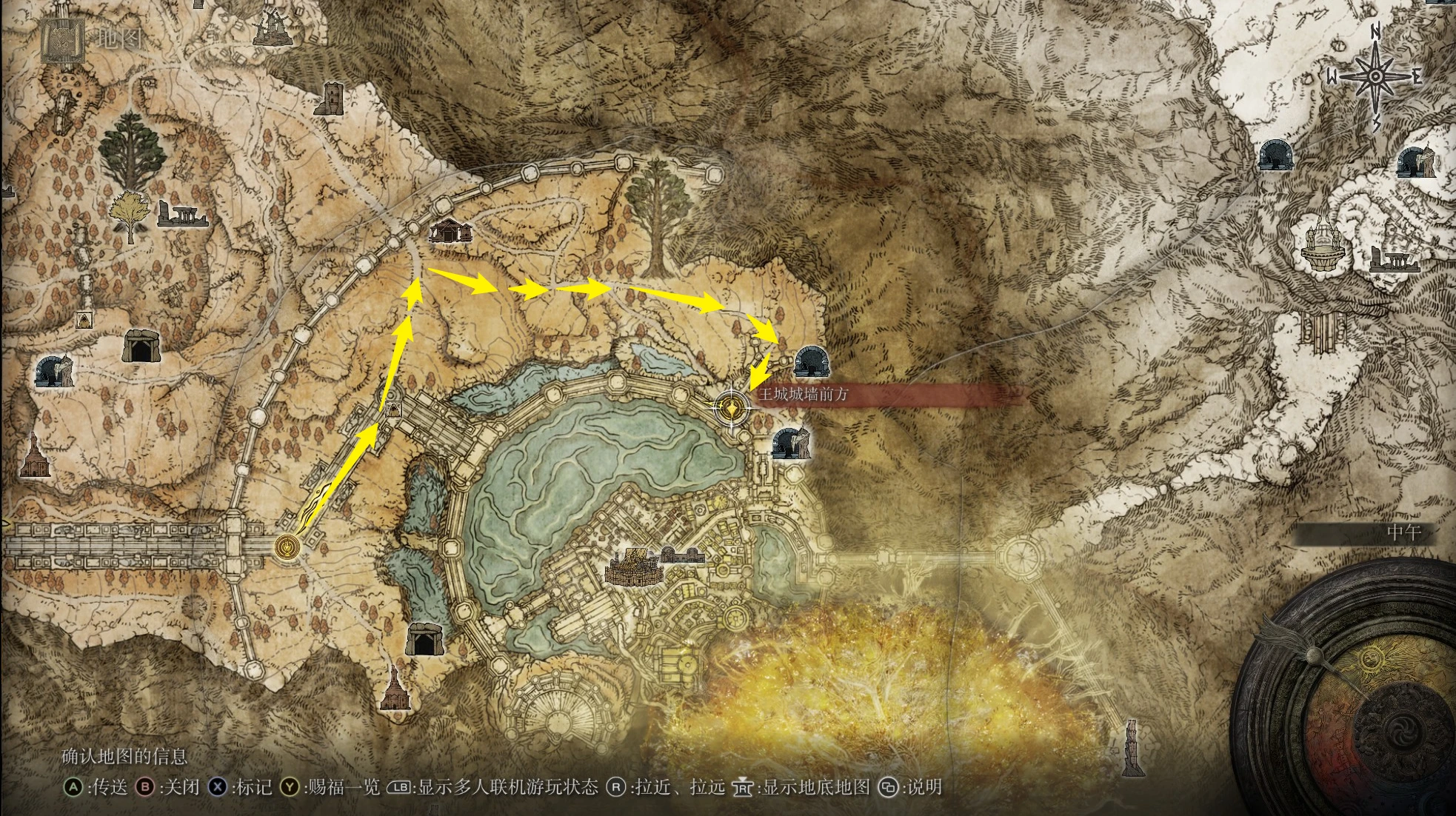Pick the golden tree map marker
This screenshot has height=816, width=1456.
(x=130, y=215)
